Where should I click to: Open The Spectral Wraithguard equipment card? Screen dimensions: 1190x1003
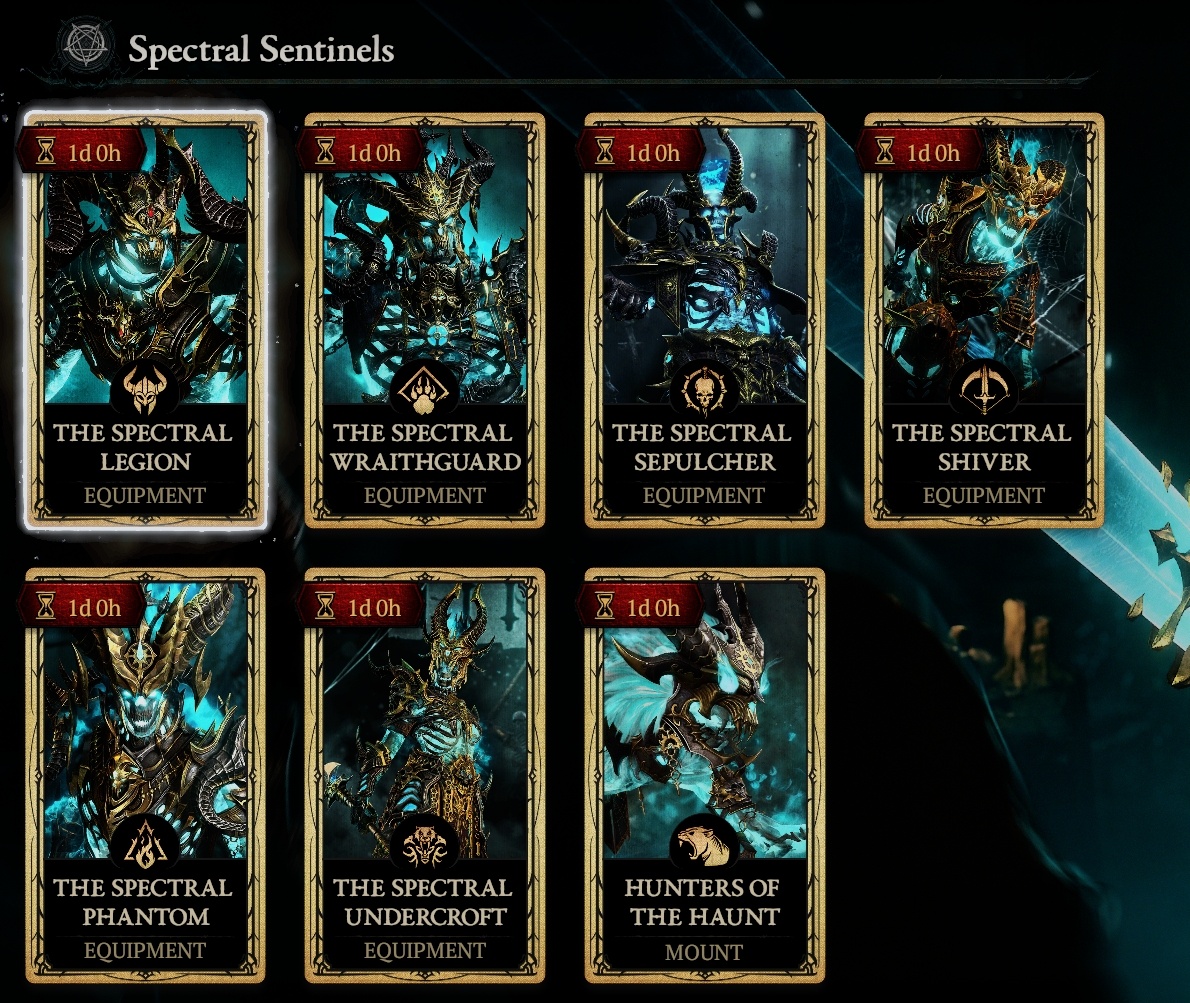[425, 320]
